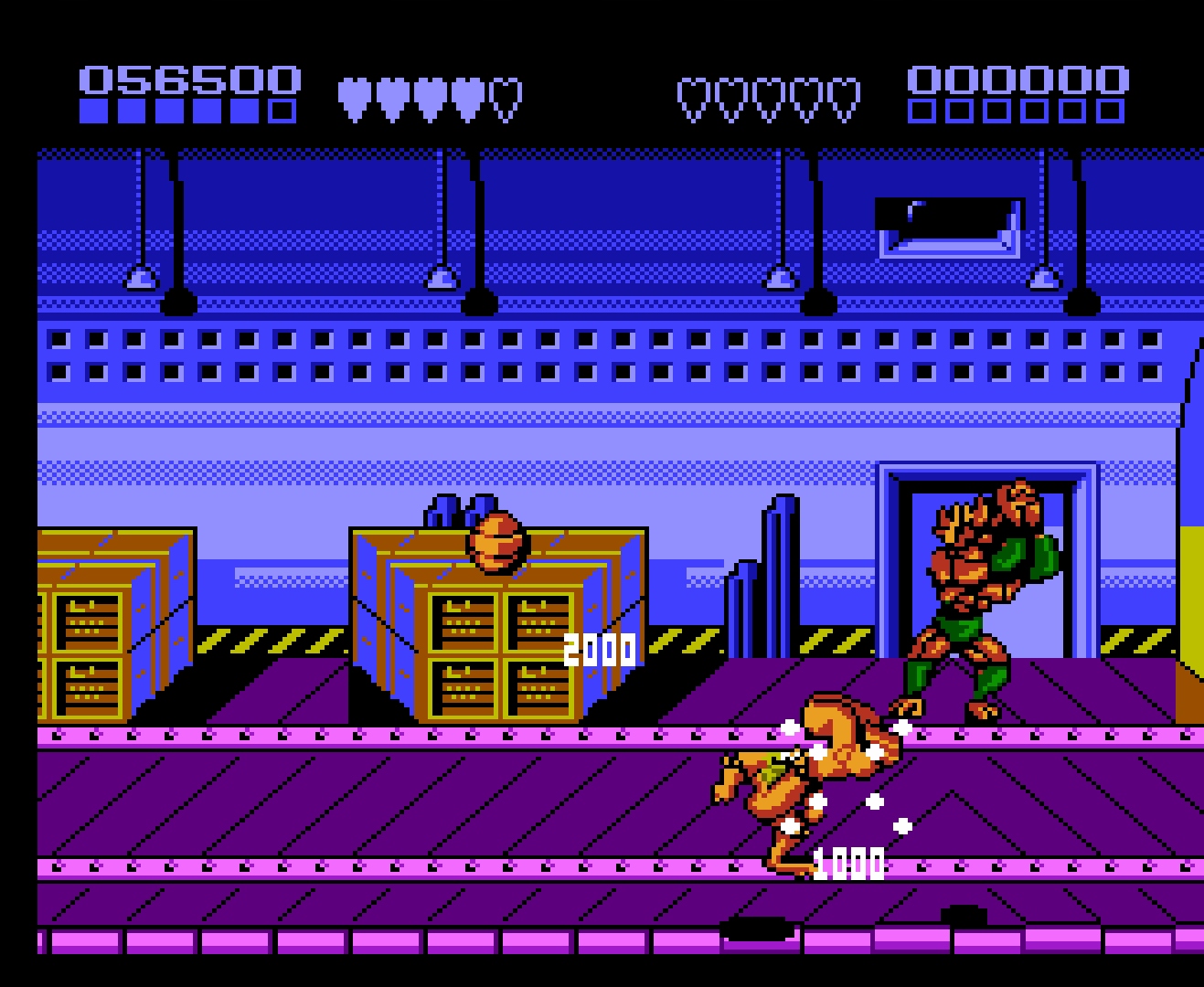Click the white 2000 points popup
Screen dimensions: 1204x987
[x=599, y=649]
